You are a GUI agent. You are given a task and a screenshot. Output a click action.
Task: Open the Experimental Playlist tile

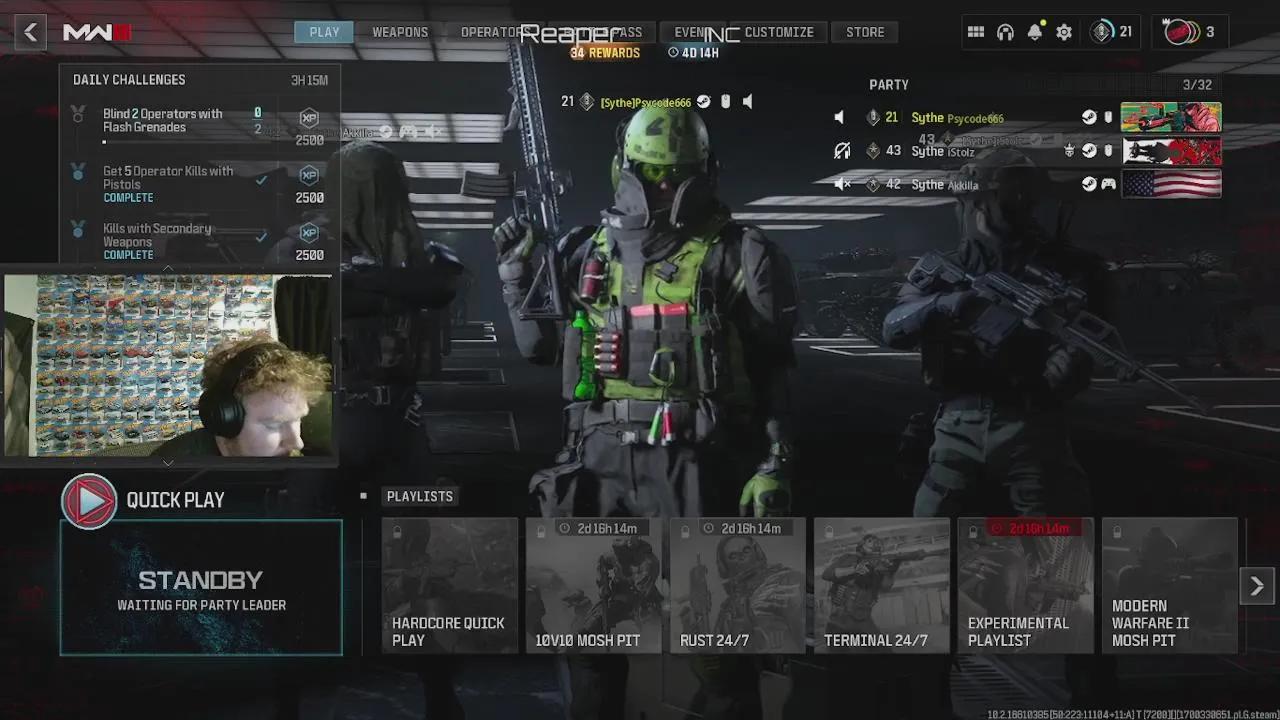click(x=1026, y=586)
